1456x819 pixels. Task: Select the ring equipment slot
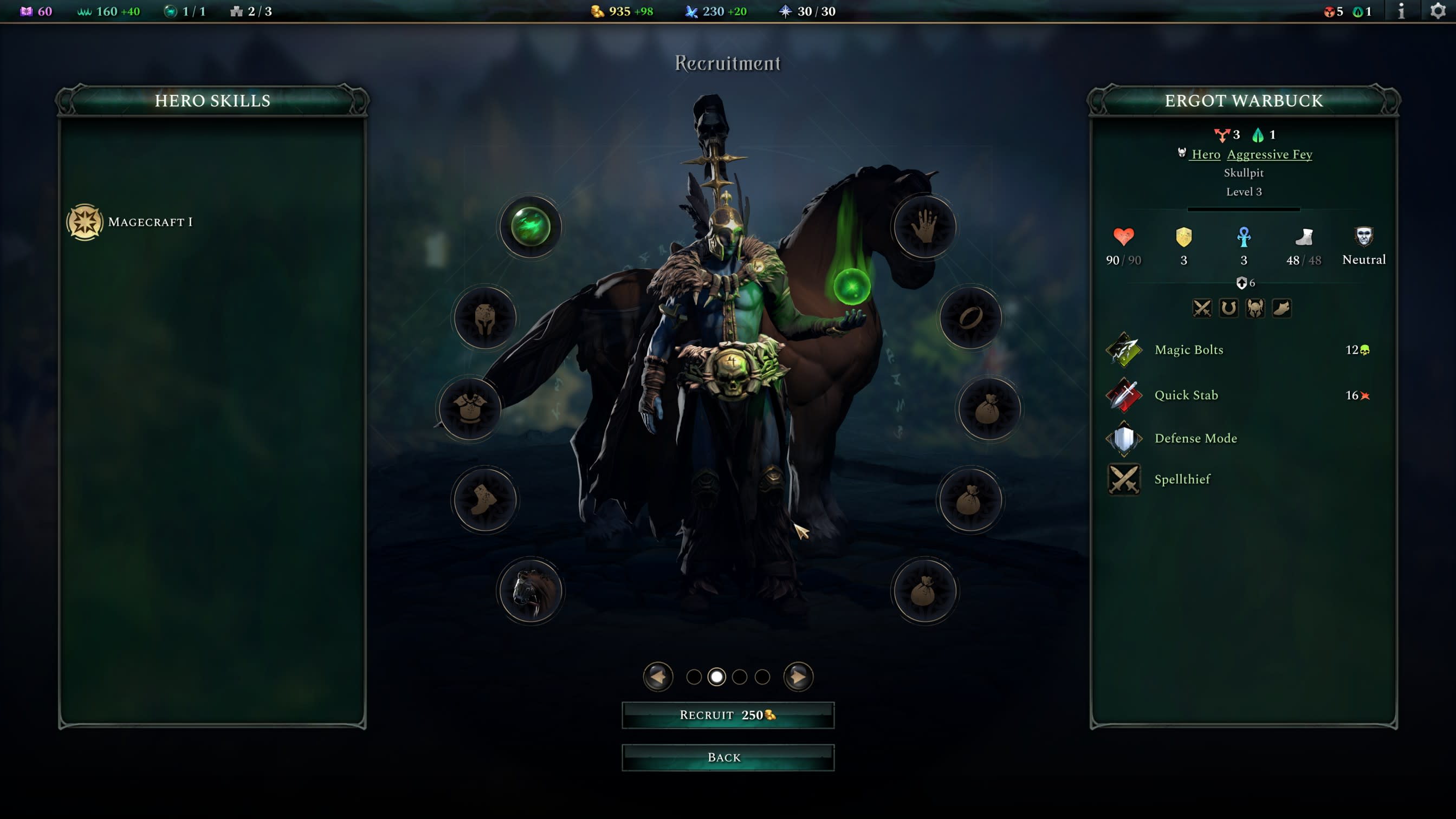coord(970,318)
